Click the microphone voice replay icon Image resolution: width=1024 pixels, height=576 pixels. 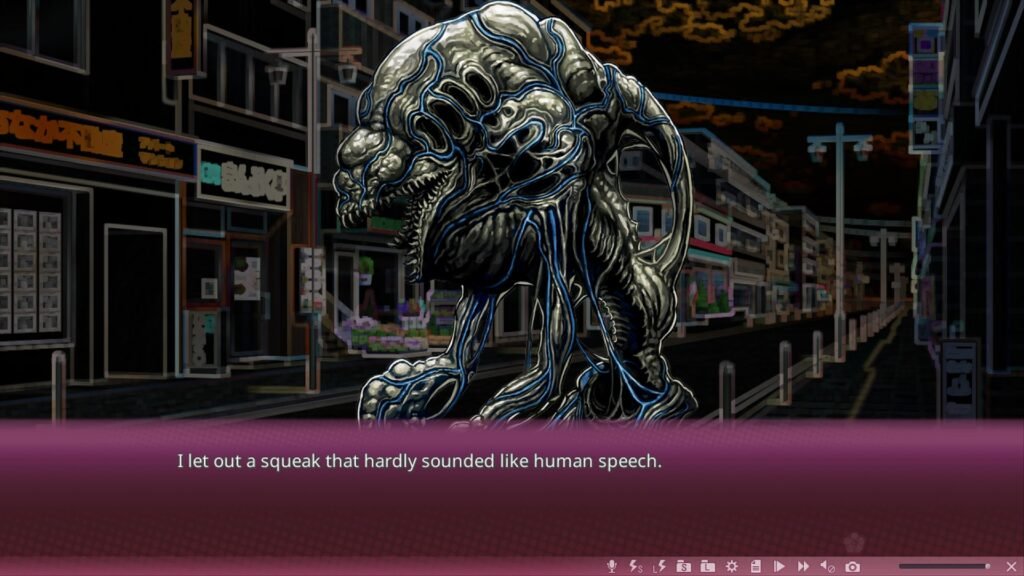click(x=611, y=567)
